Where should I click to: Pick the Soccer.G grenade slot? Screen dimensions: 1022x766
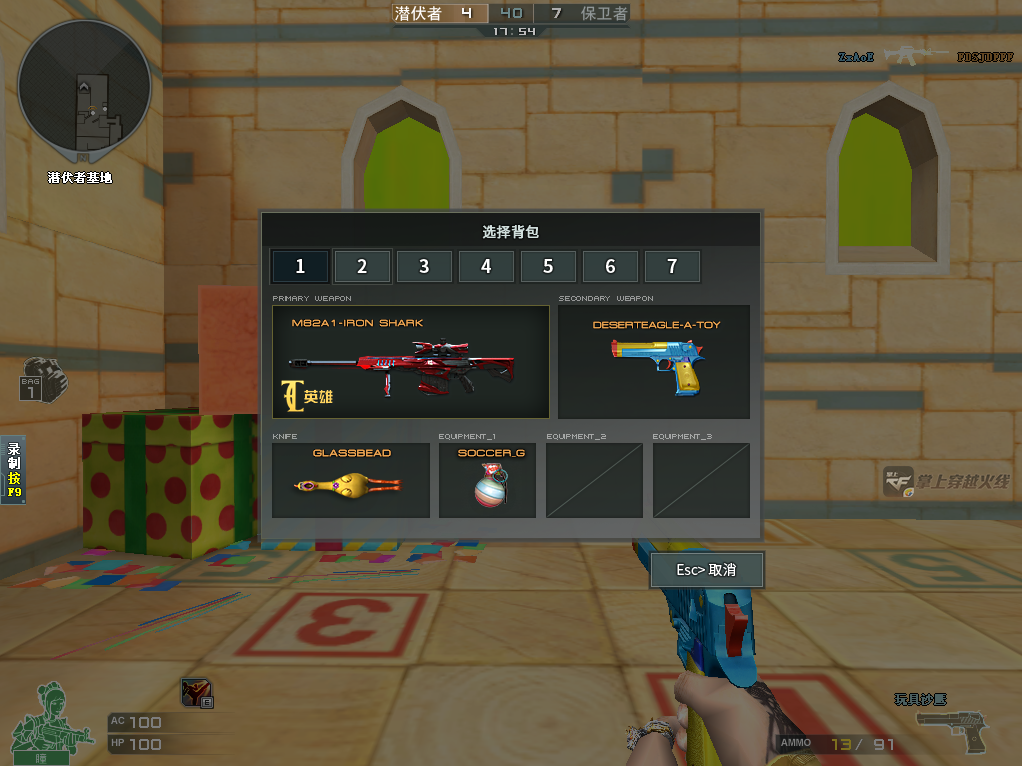coord(490,481)
